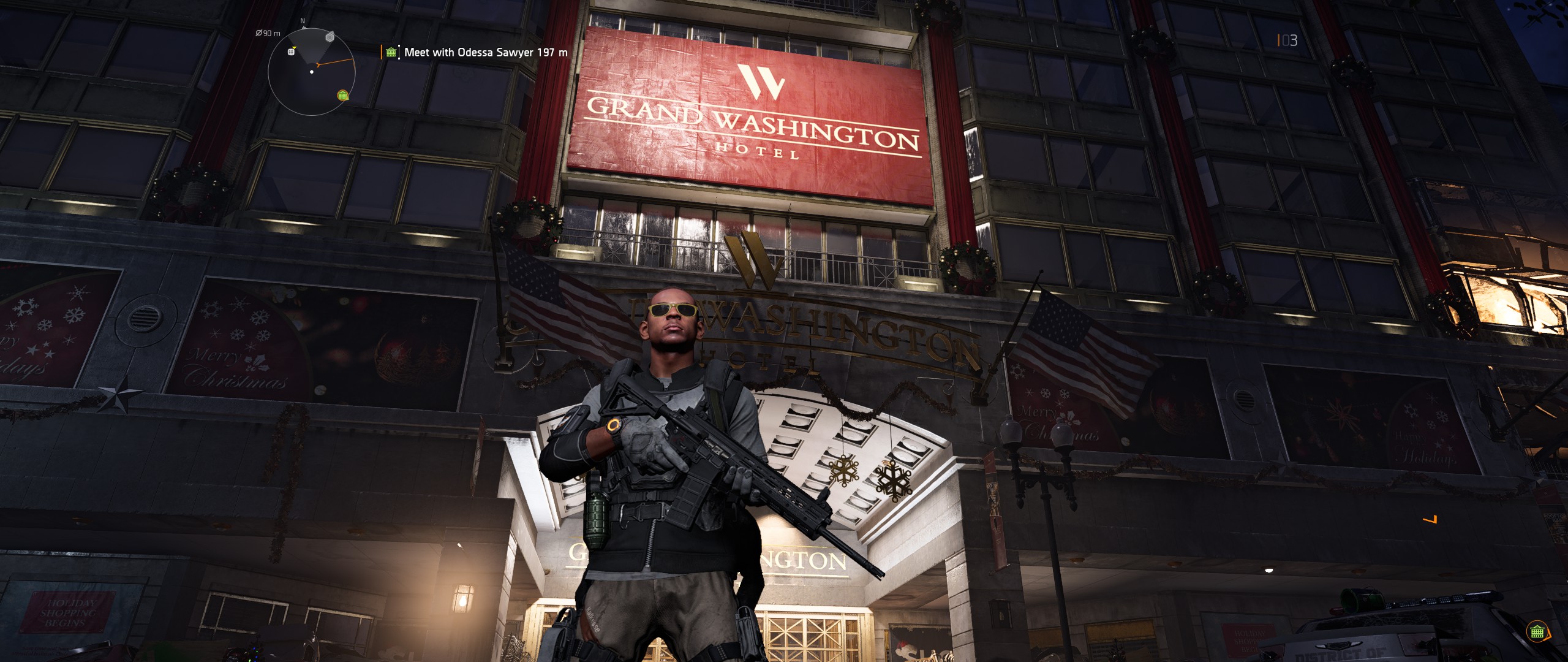Click the grey hexagon marker on the minimap
The height and width of the screenshot is (662, 1568).
click(330, 37)
